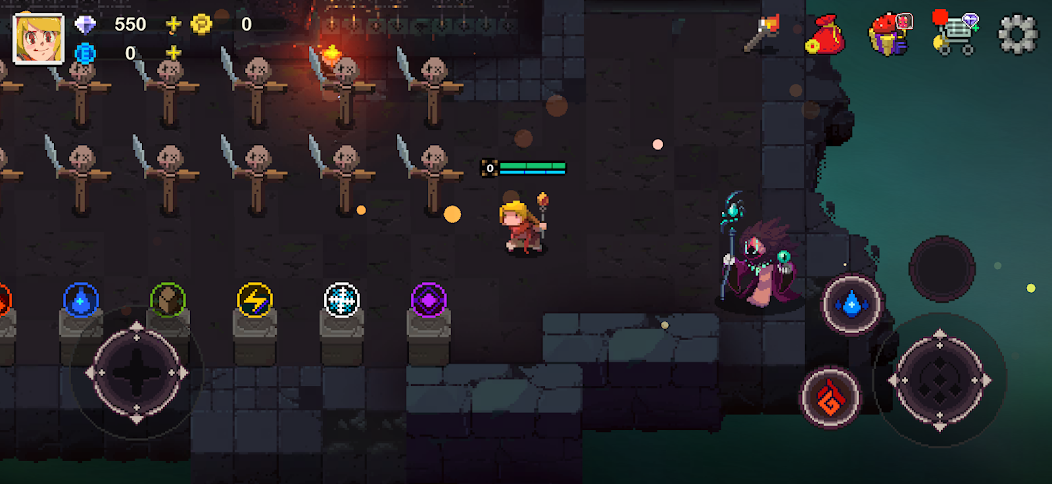This screenshot has height=484, width=1052.
Task: Tap the plus beside the blue coin
Action: [174, 53]
